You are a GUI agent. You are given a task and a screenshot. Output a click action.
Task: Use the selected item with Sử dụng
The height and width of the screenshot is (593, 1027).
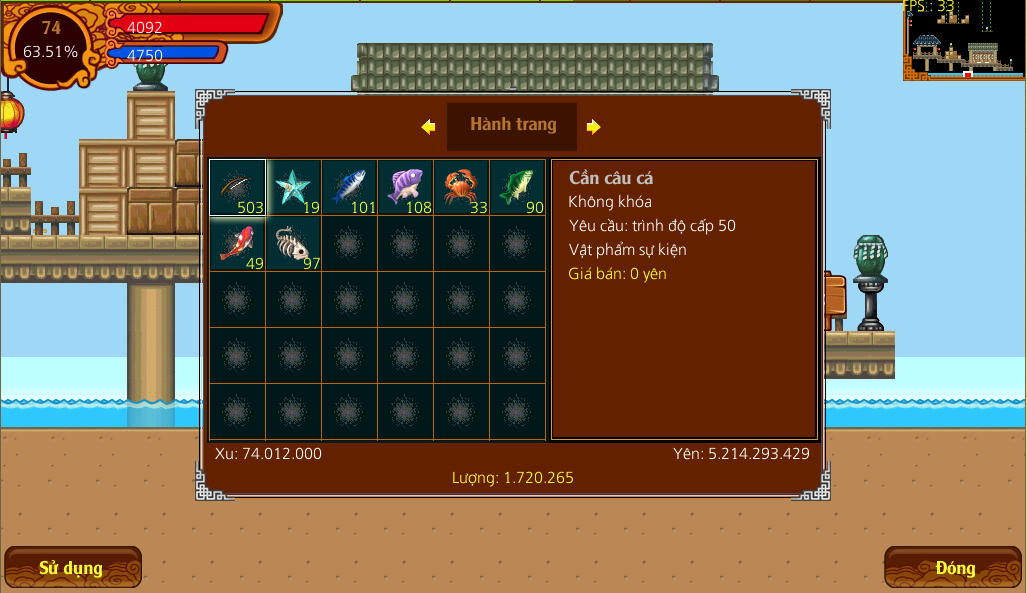72,568
